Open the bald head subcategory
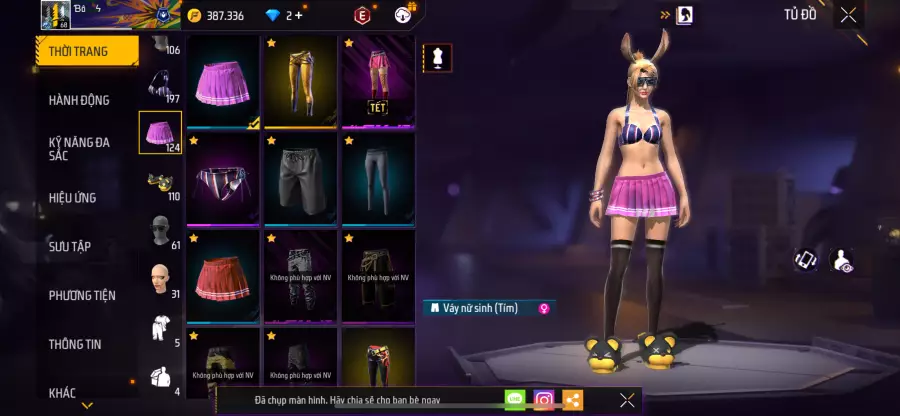The height and width of the screenshot is (416, 900). (159, 279)
